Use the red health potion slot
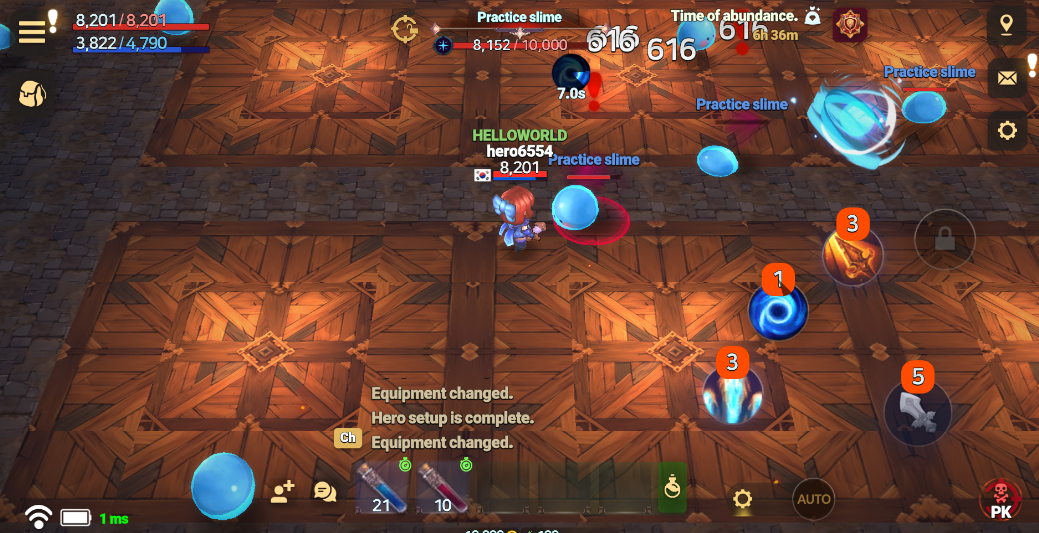Screen dimensions: 1039x533 pos(443,487)
